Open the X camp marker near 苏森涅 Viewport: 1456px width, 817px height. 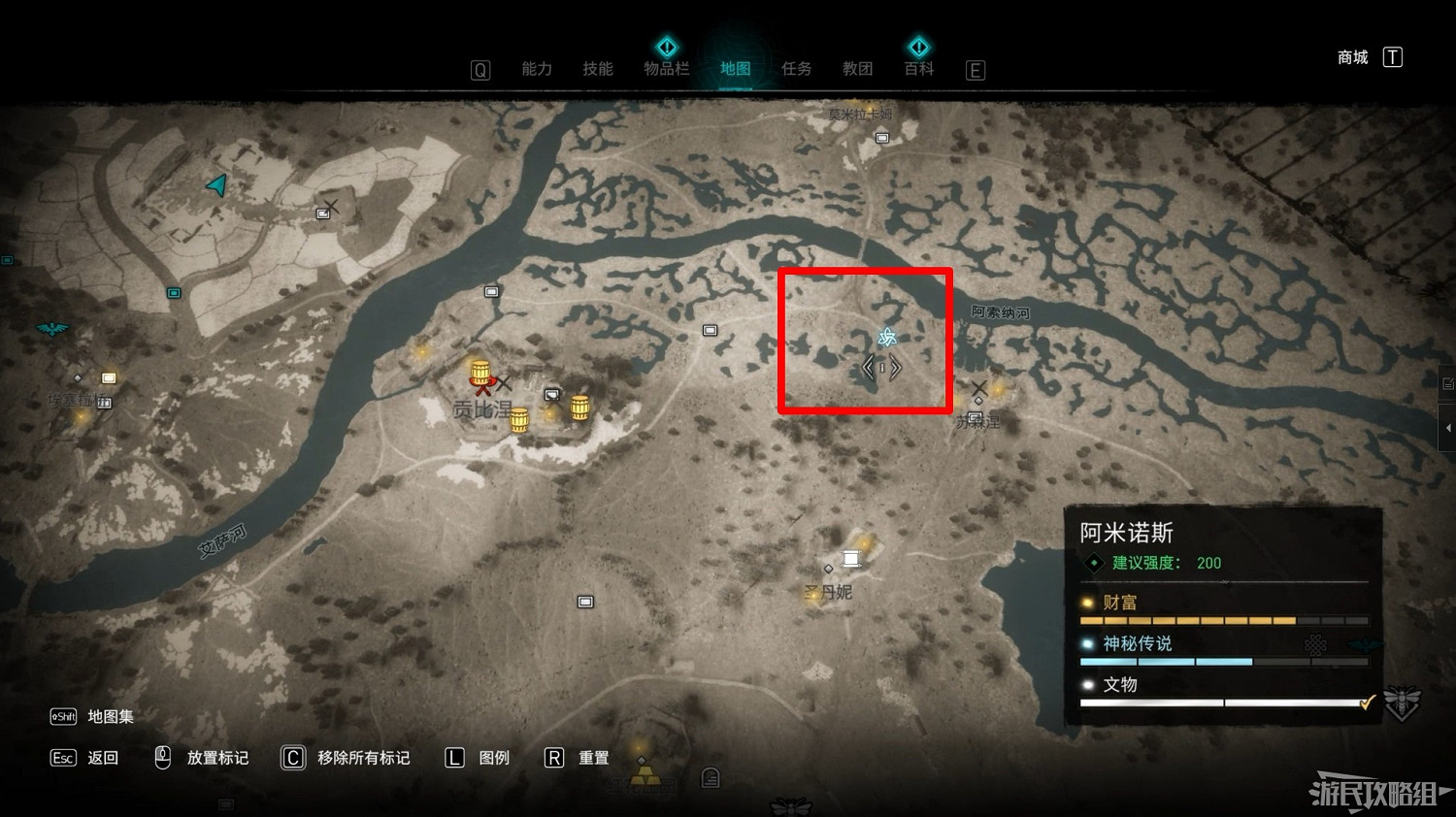[x=981, y=388]
